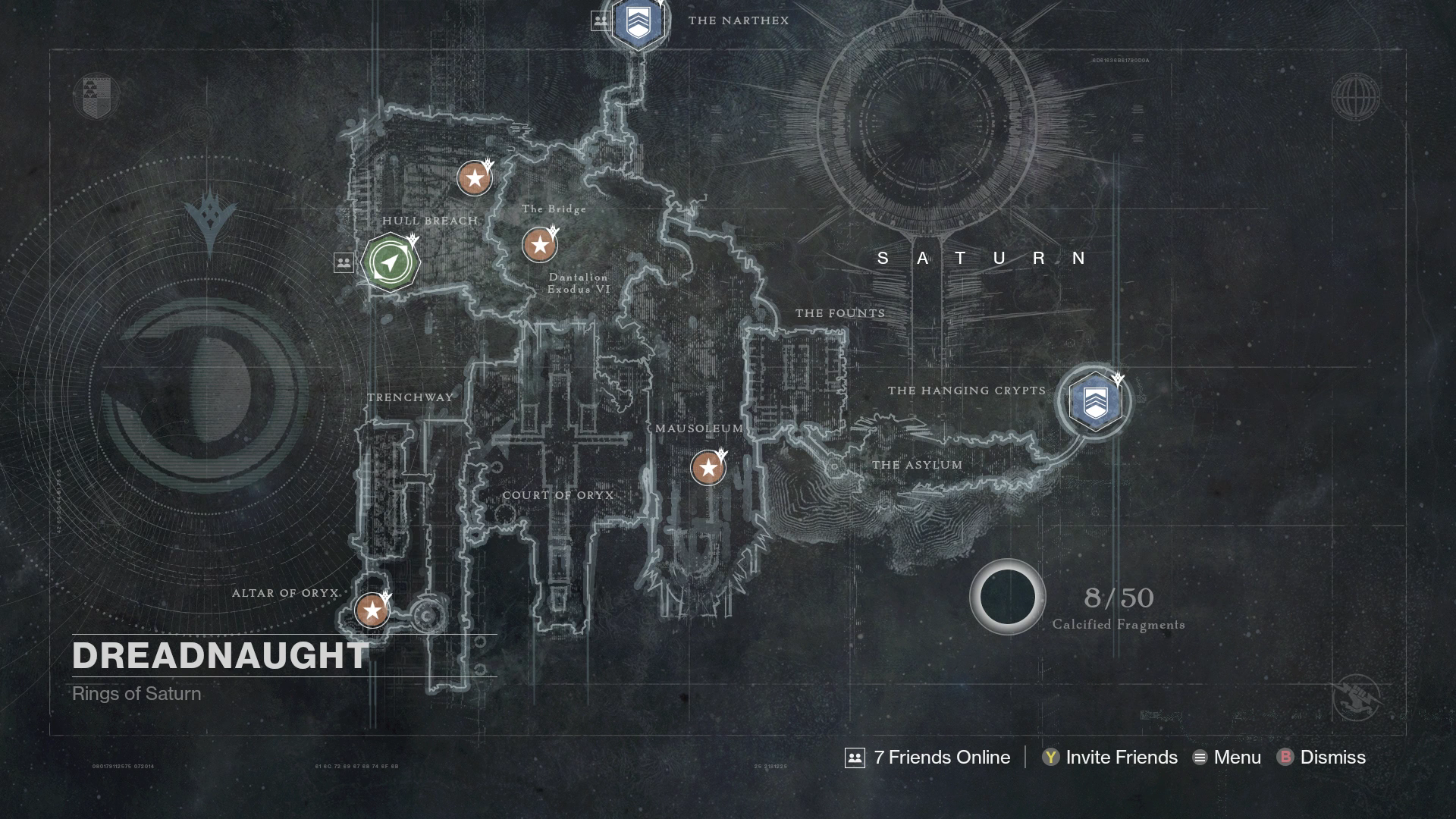Viewport: 1456px width, 819px height.
Task: Choose the Altar of Oryx star marker
Action: tap(372, 610)
